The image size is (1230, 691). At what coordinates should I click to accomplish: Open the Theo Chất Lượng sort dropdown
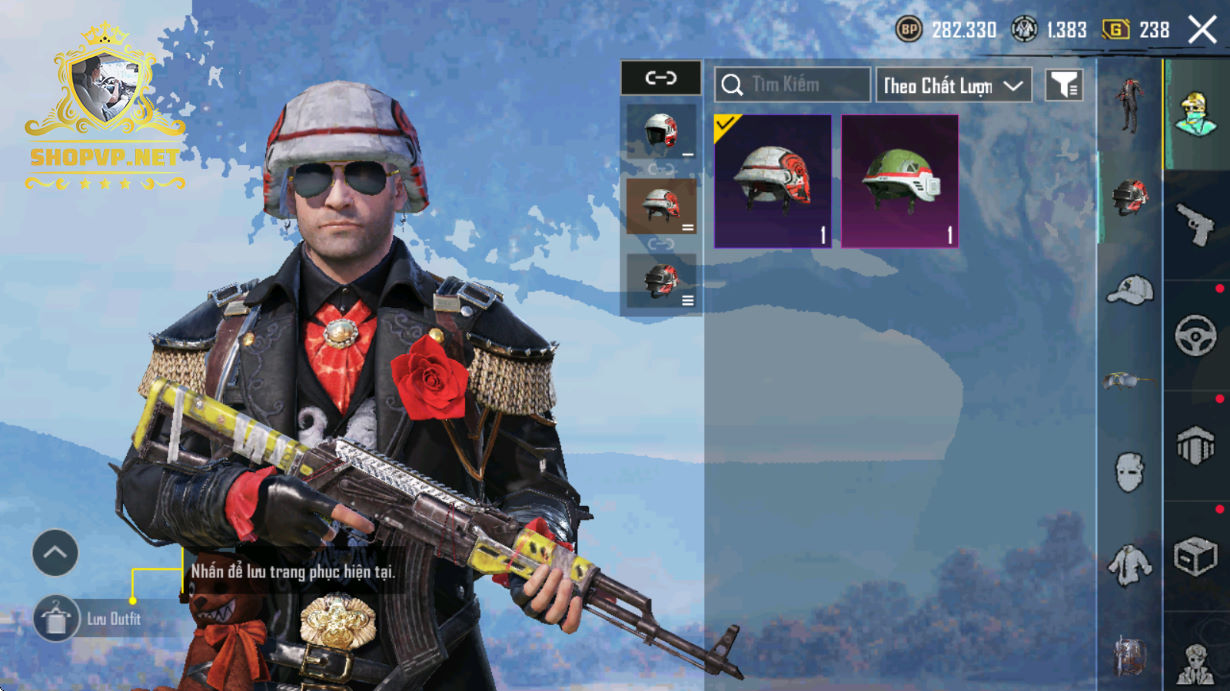tap(954, 85)
